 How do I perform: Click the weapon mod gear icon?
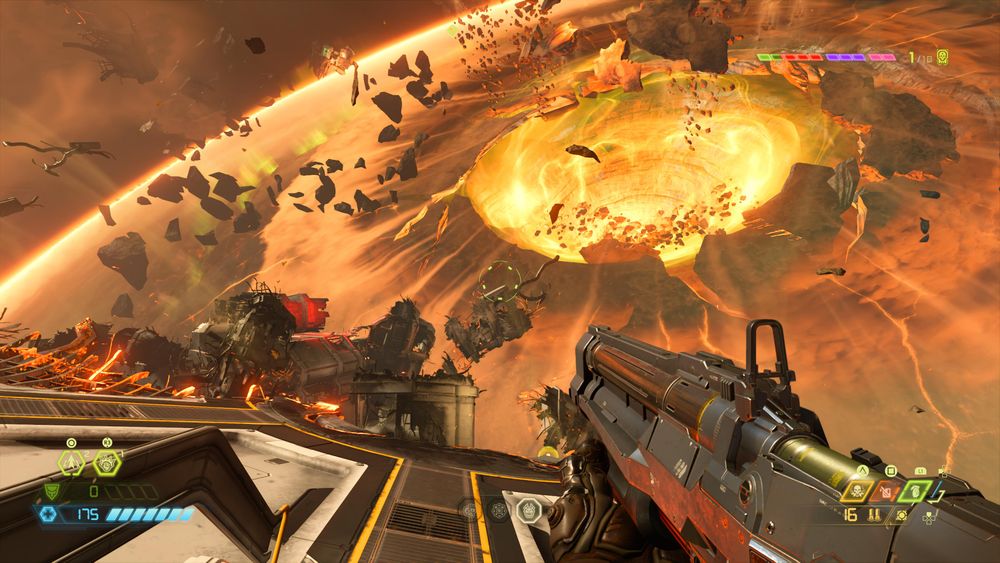pyautogui.click(x=902, y=515)
